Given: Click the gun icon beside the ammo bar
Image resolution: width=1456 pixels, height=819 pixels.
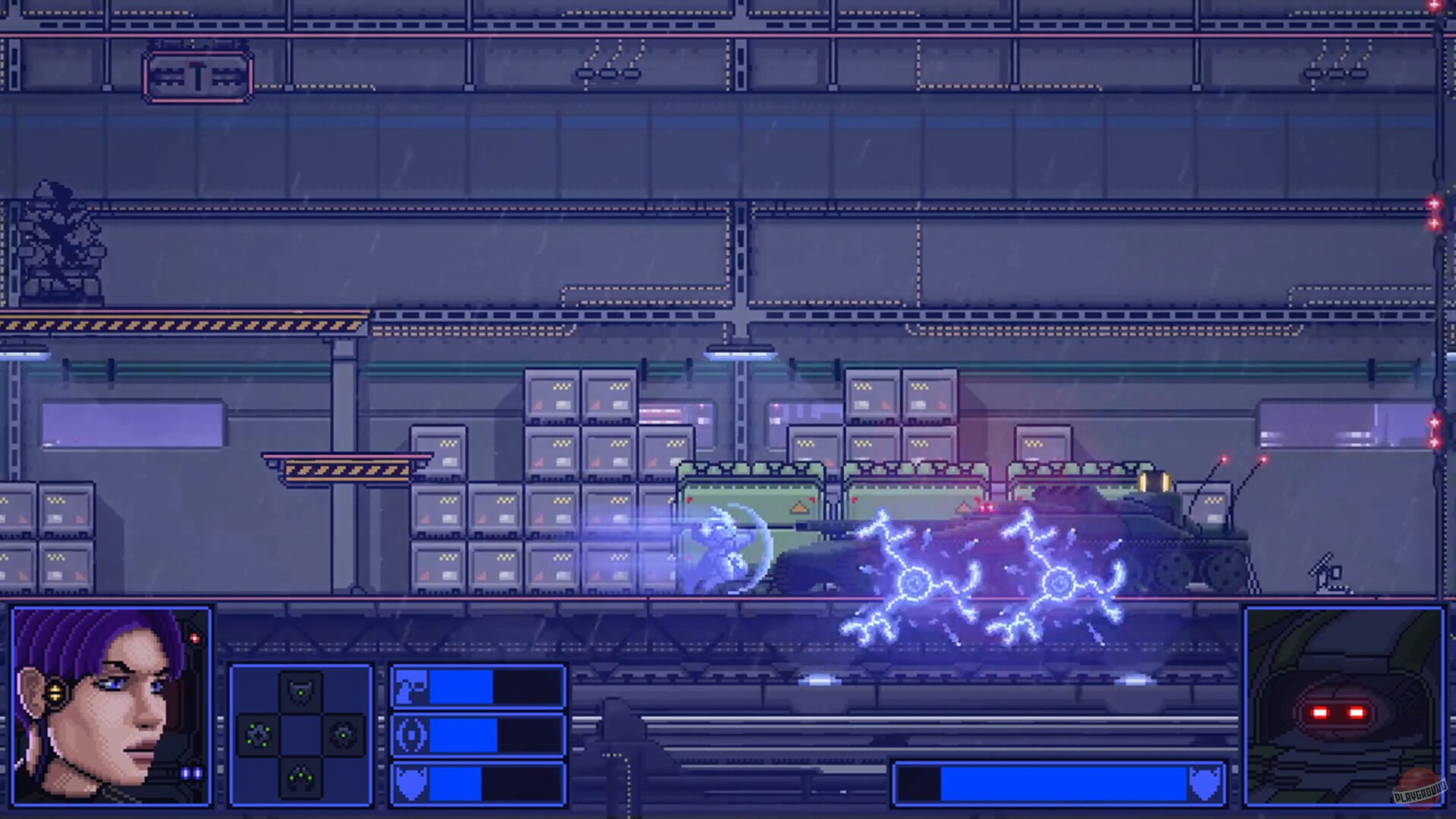Looking at the screenshot, I should 411,688.
